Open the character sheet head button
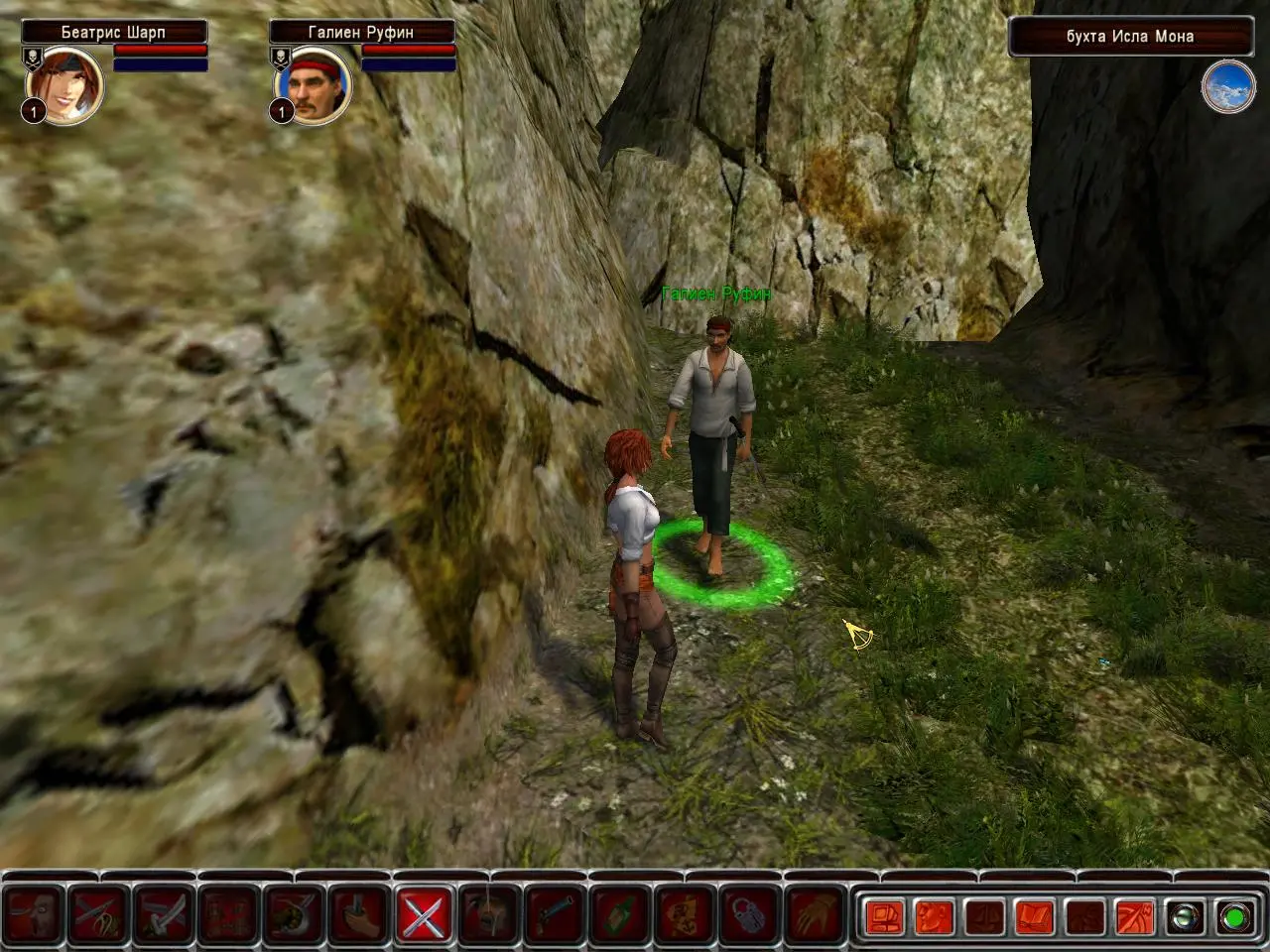 [x=934, y=917]
